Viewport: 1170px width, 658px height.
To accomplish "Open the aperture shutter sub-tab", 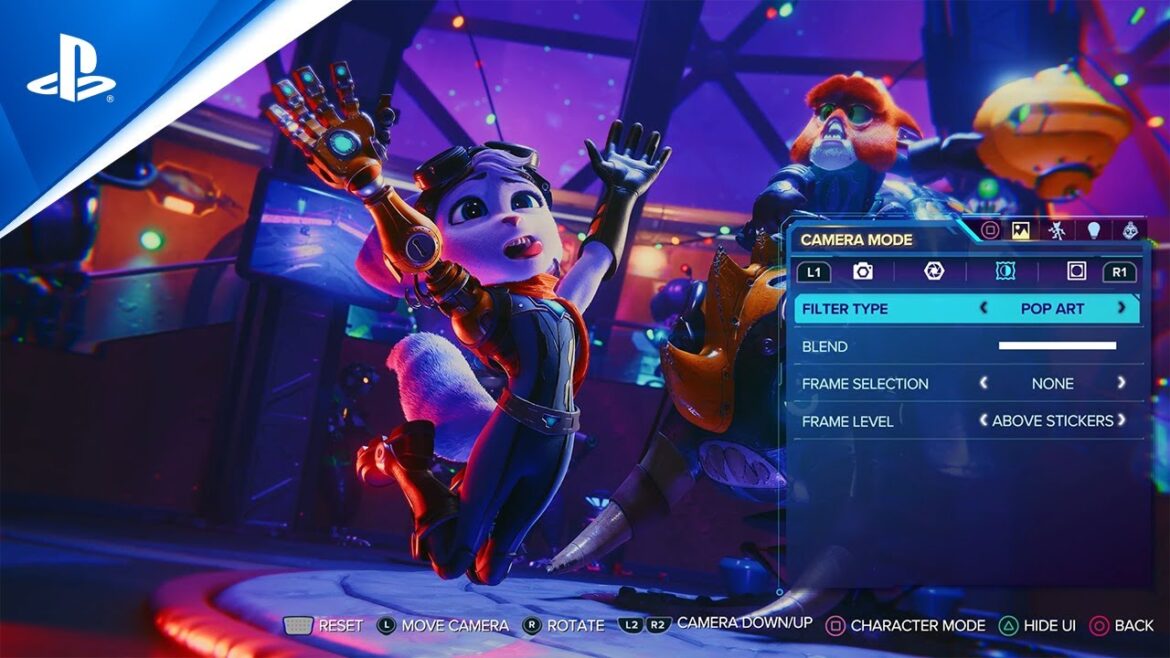I will (x=934, y=271).
